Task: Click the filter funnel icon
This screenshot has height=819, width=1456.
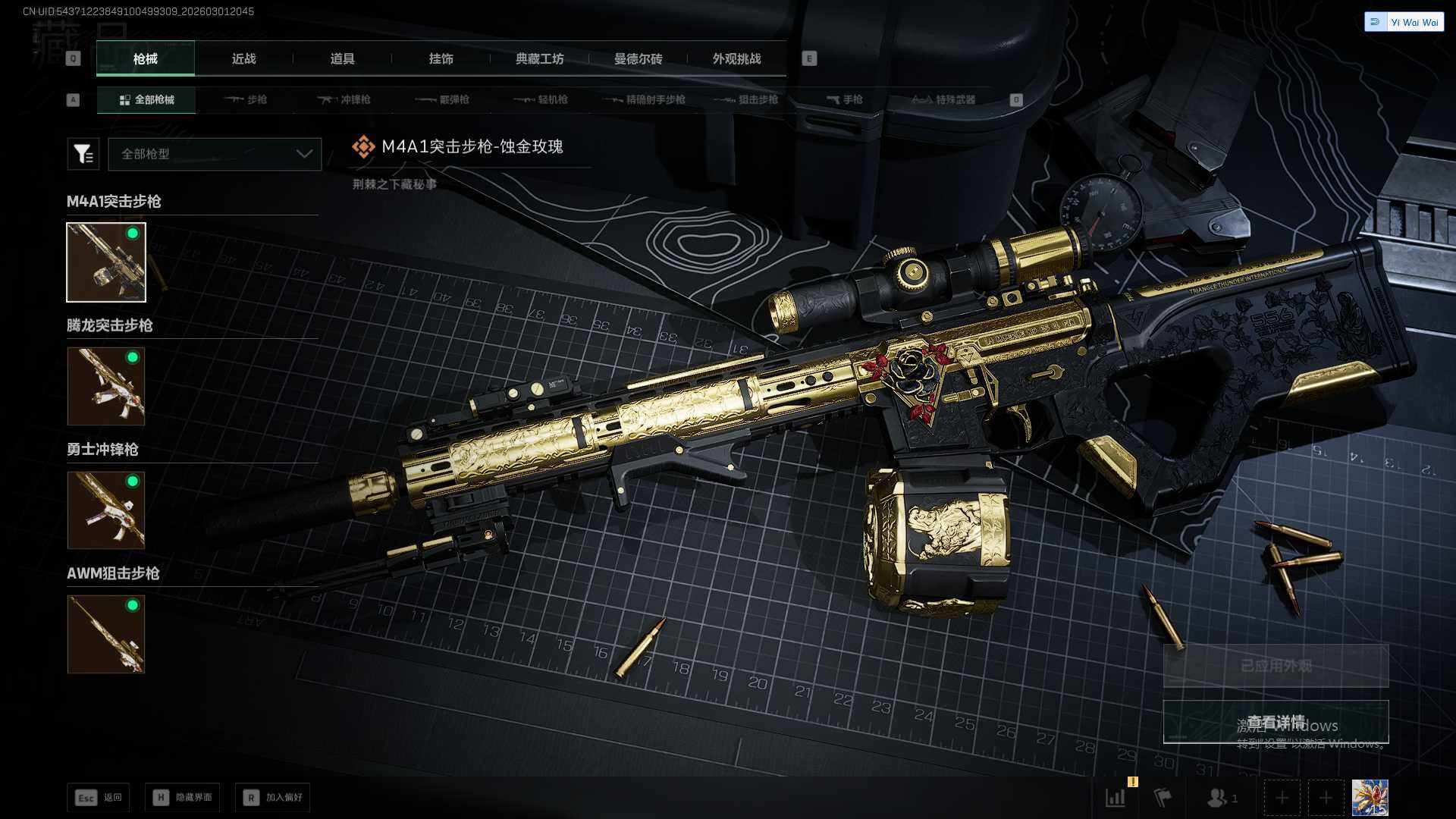Action: click(x=83, y=154)
